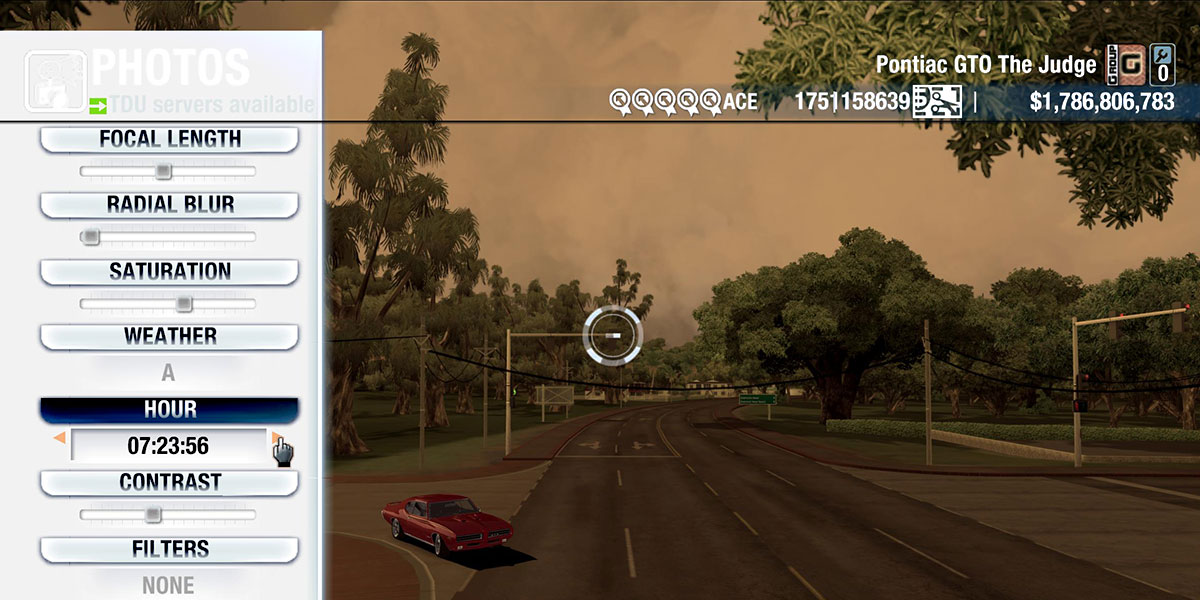Advance the hour with the right arrow

[275, 438]
